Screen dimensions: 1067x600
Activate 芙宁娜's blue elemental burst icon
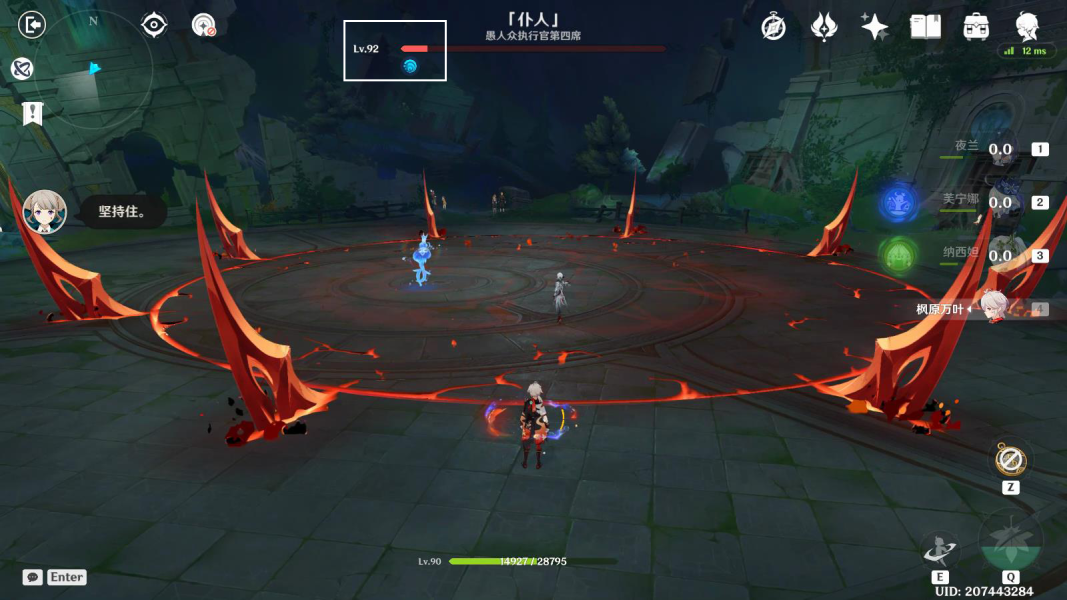coord(899,203)
